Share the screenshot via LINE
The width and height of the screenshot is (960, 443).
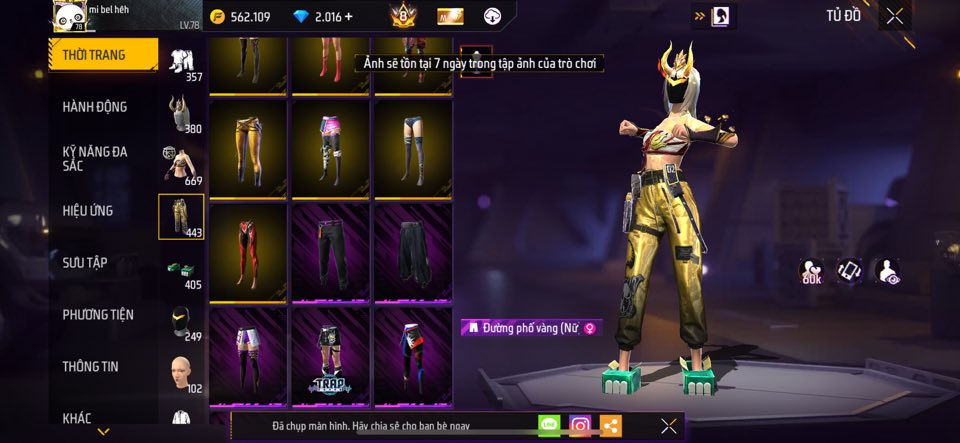click(549, 426)
